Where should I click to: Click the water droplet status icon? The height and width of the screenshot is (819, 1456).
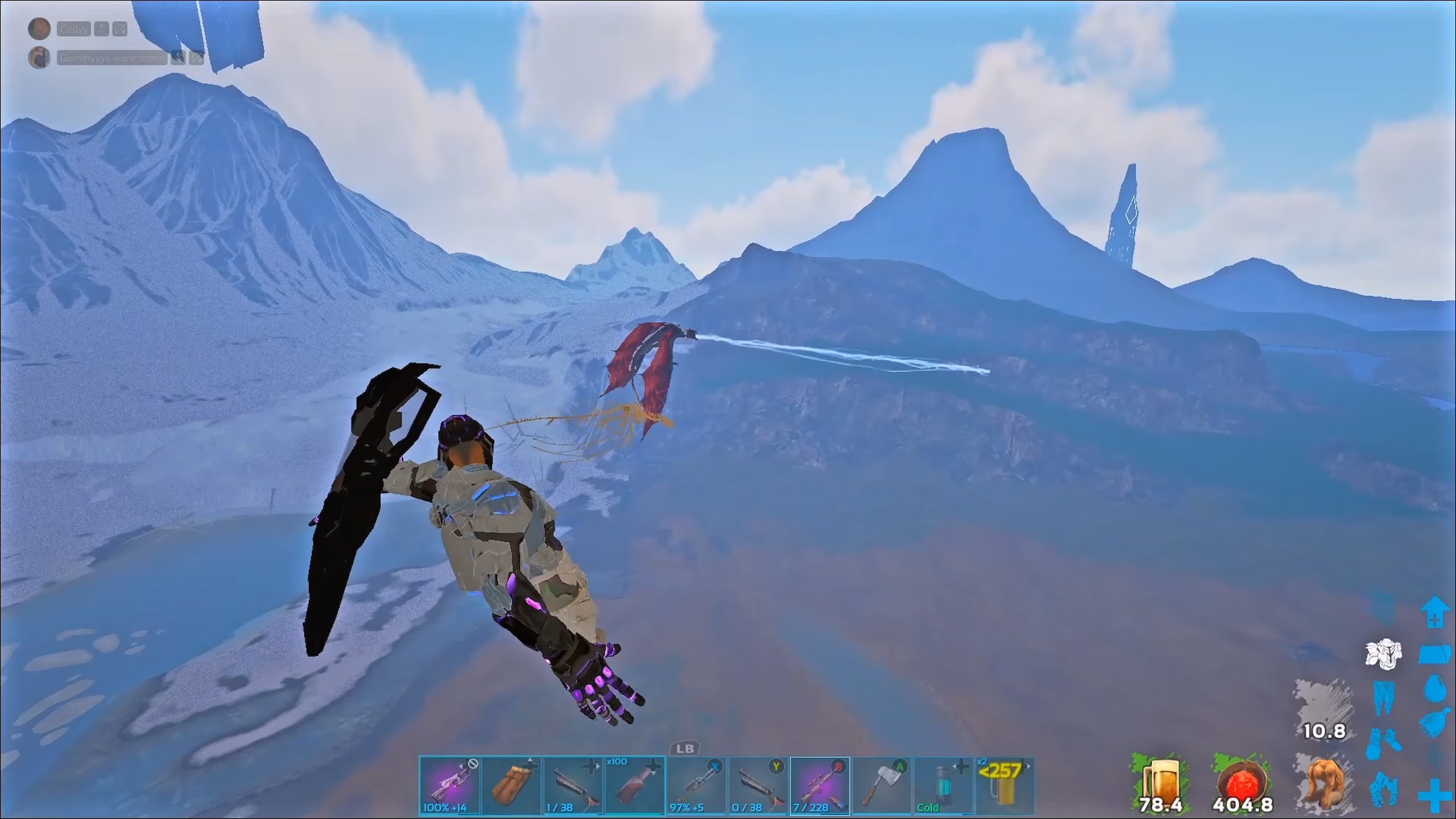(x=1434, y=688)
